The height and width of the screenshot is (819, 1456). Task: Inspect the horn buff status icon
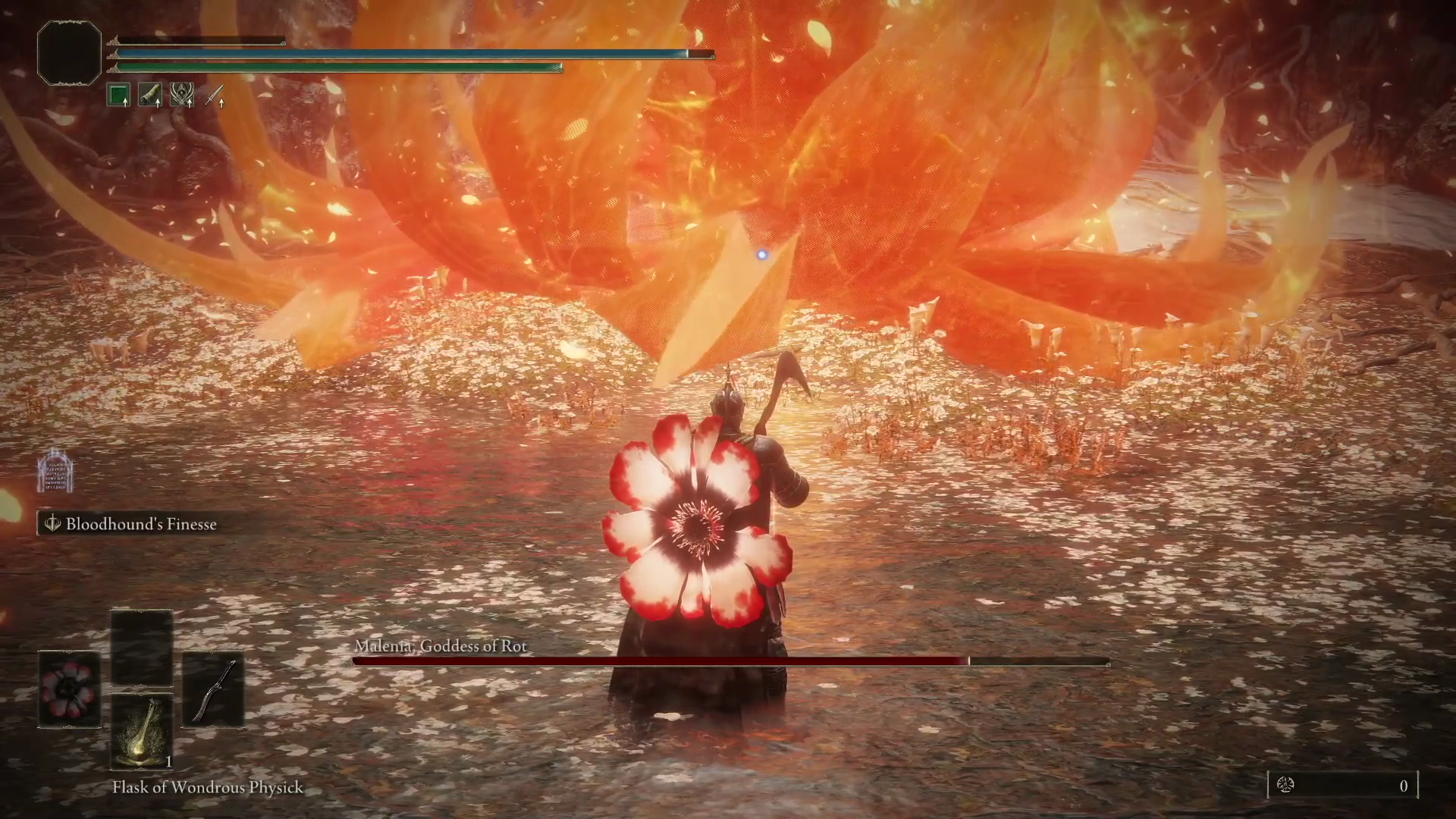(x=151, y=96)
